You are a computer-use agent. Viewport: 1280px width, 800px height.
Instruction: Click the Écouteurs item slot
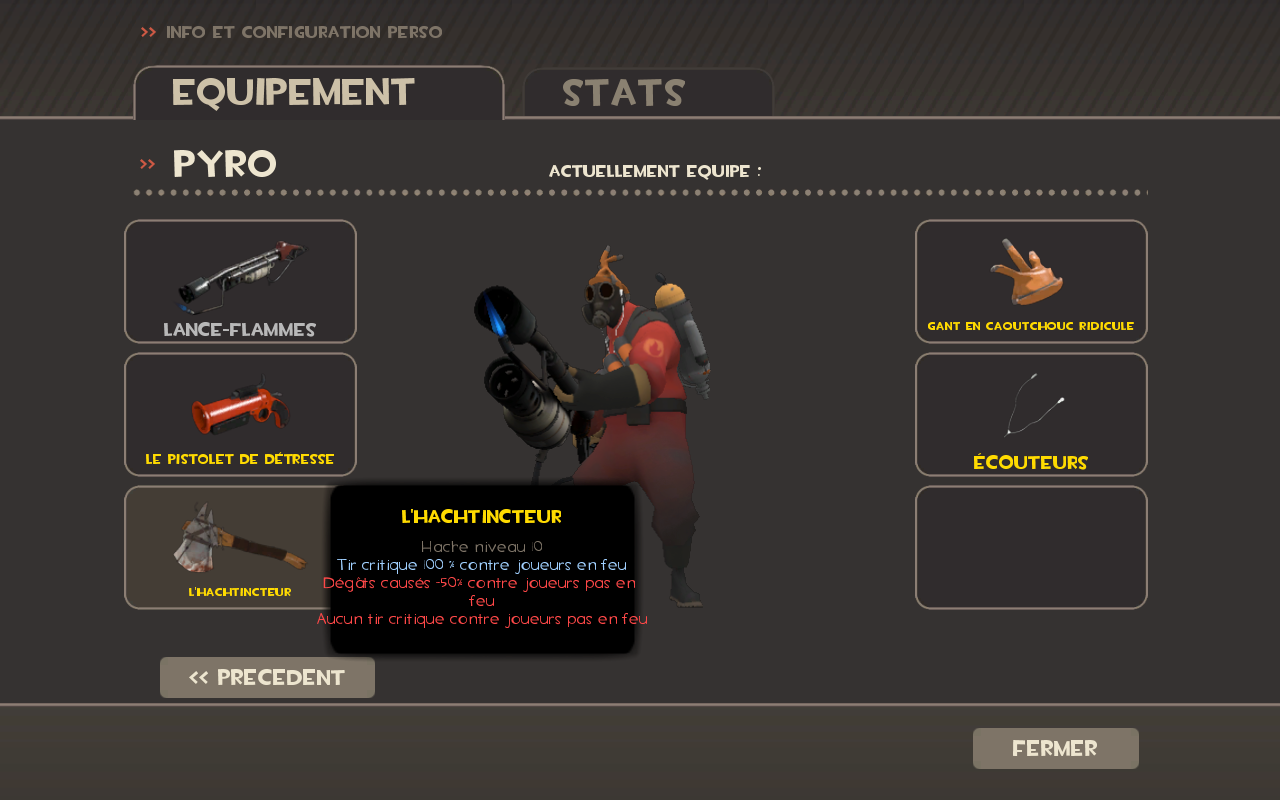click(x=1031, y=414)
